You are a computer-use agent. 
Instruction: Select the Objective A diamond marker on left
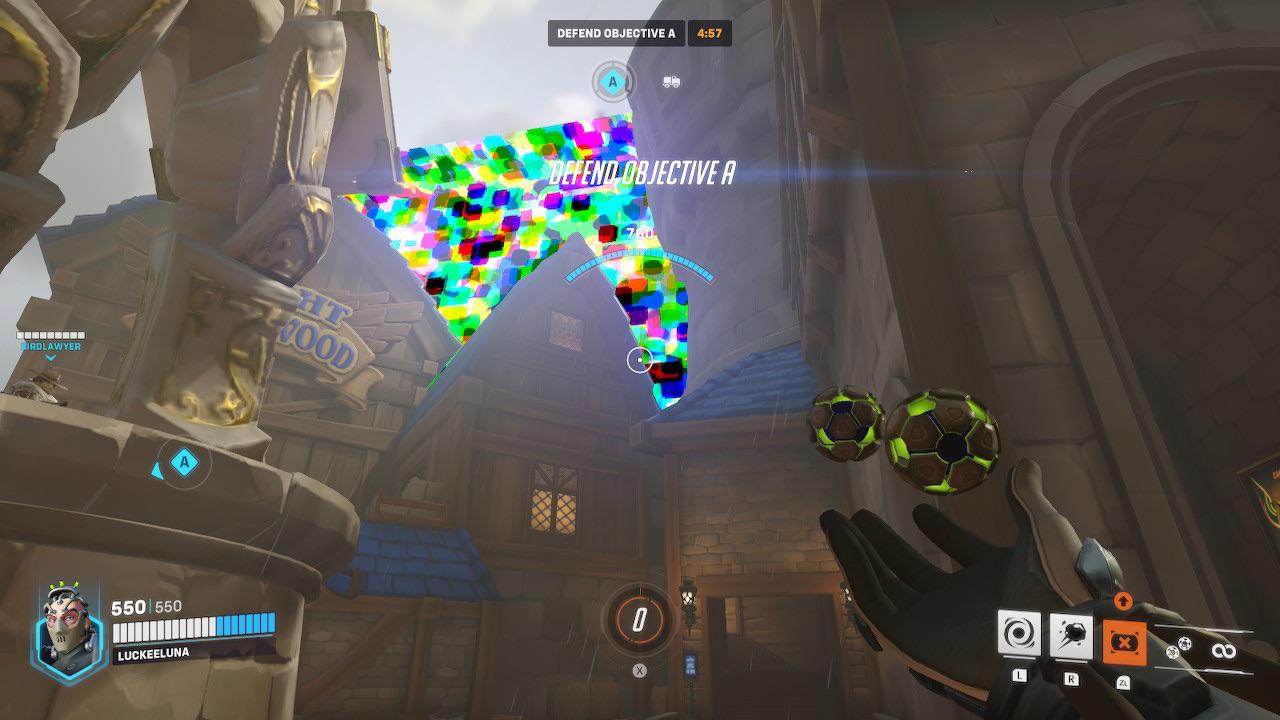click(185, 463)
